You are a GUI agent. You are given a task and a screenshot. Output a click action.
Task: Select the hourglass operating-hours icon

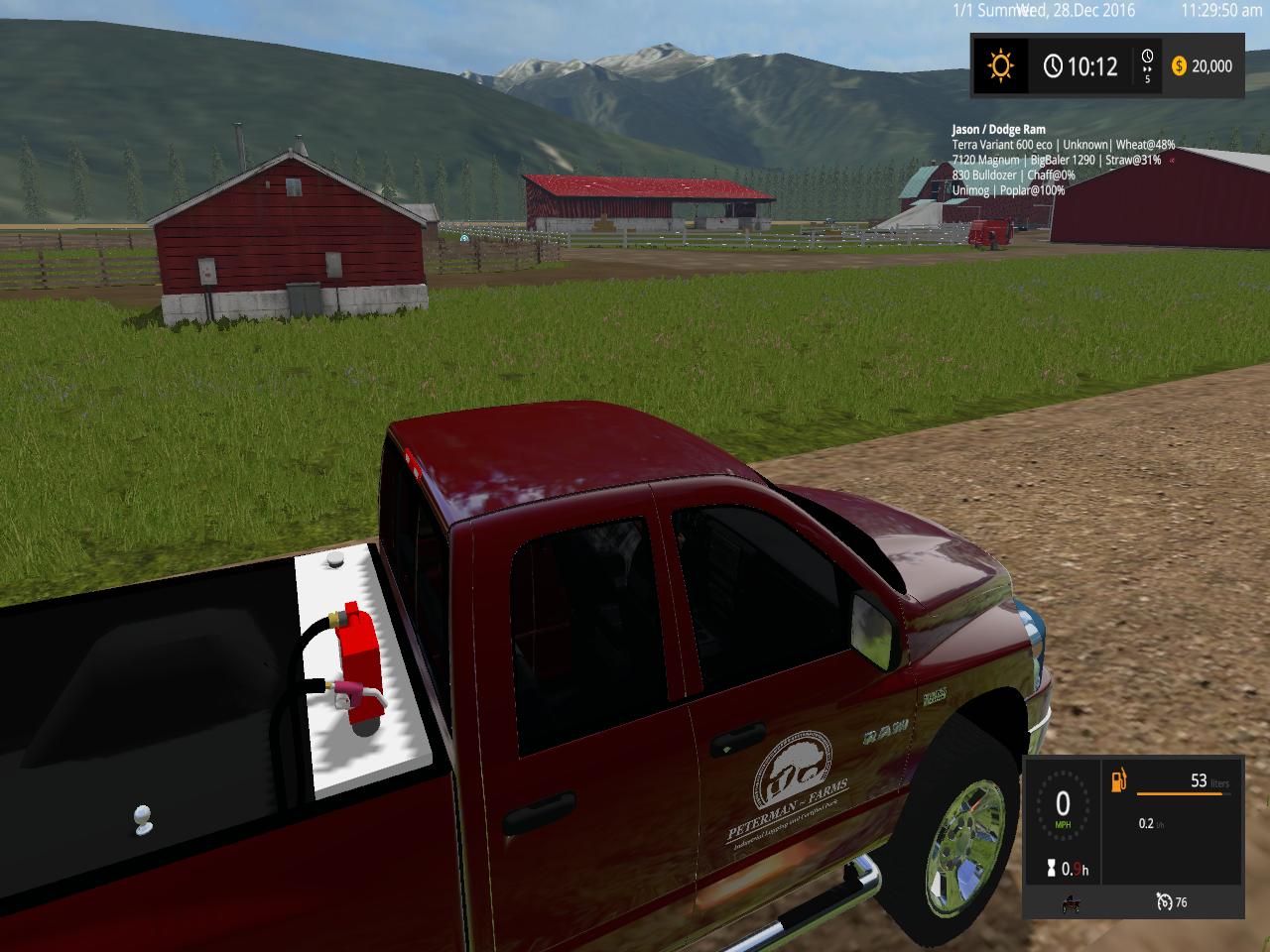point(1049,869)
